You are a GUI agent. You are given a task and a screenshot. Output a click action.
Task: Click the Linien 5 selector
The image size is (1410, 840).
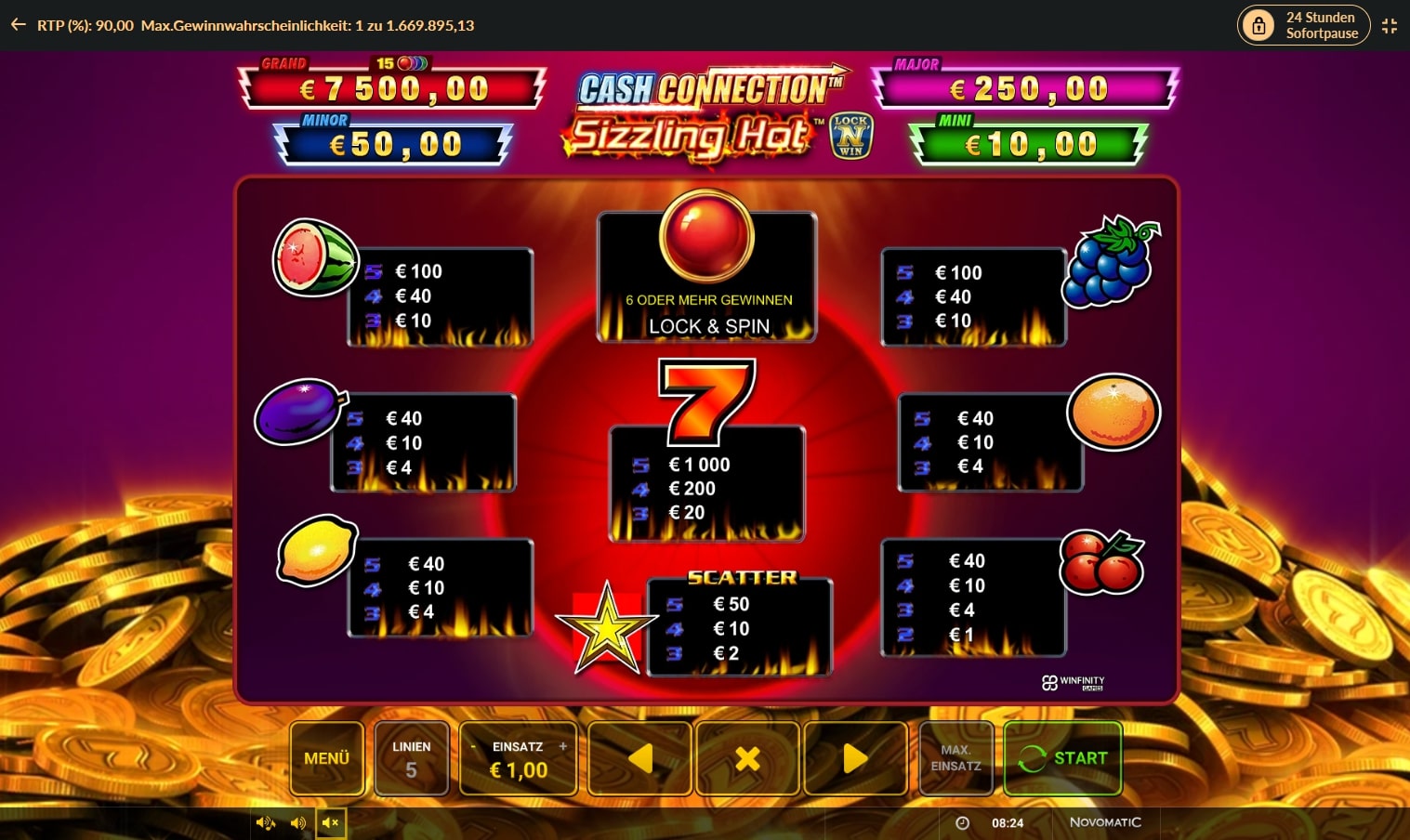412,758
